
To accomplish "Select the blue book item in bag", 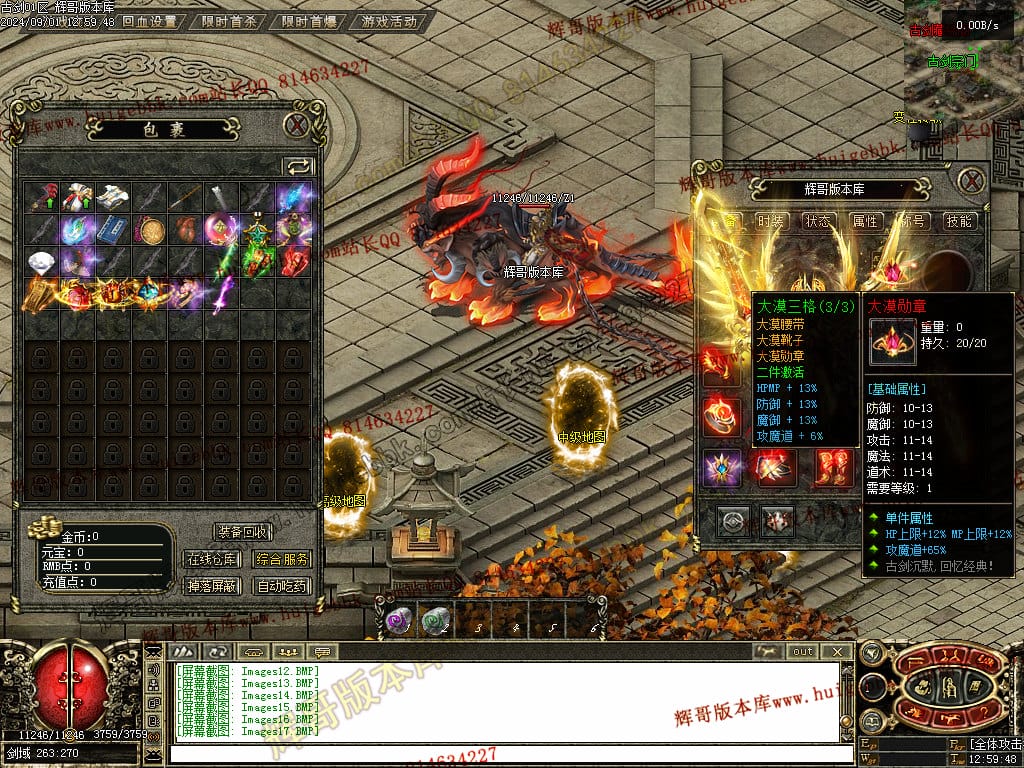I will pyautogui.click(x=114, y=229).
